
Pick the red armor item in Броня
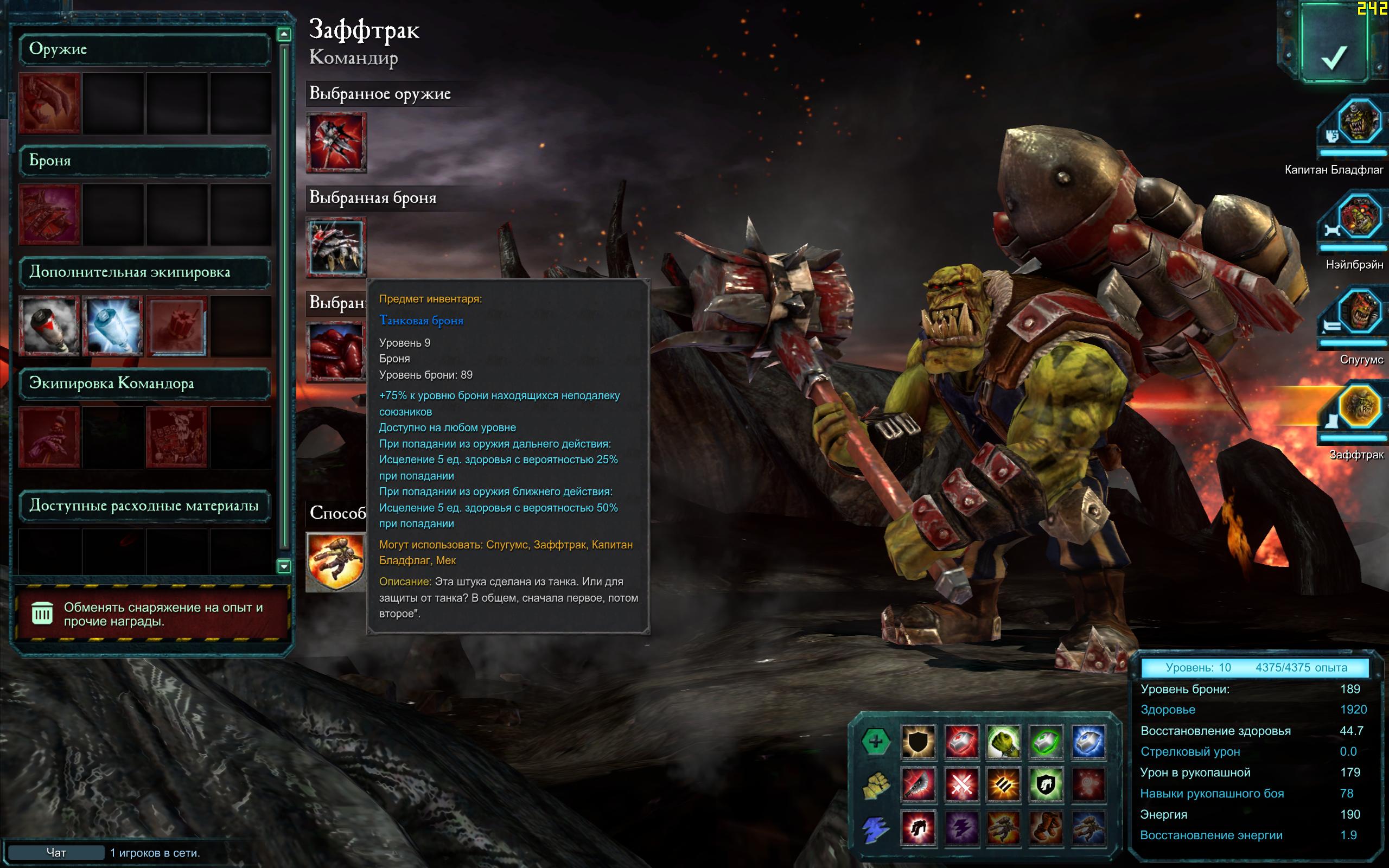click(49, 215)
